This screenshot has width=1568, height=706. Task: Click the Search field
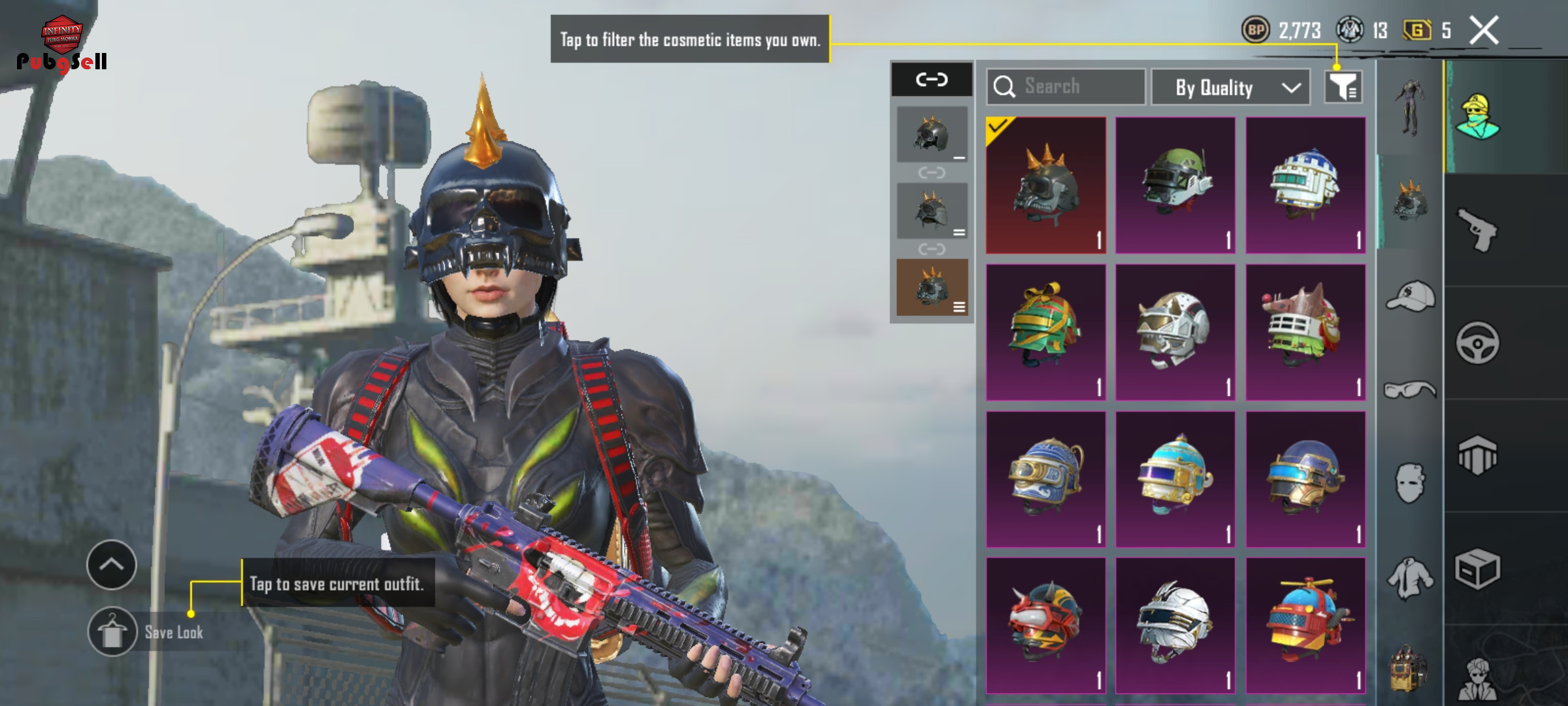tap(1066, 87)
